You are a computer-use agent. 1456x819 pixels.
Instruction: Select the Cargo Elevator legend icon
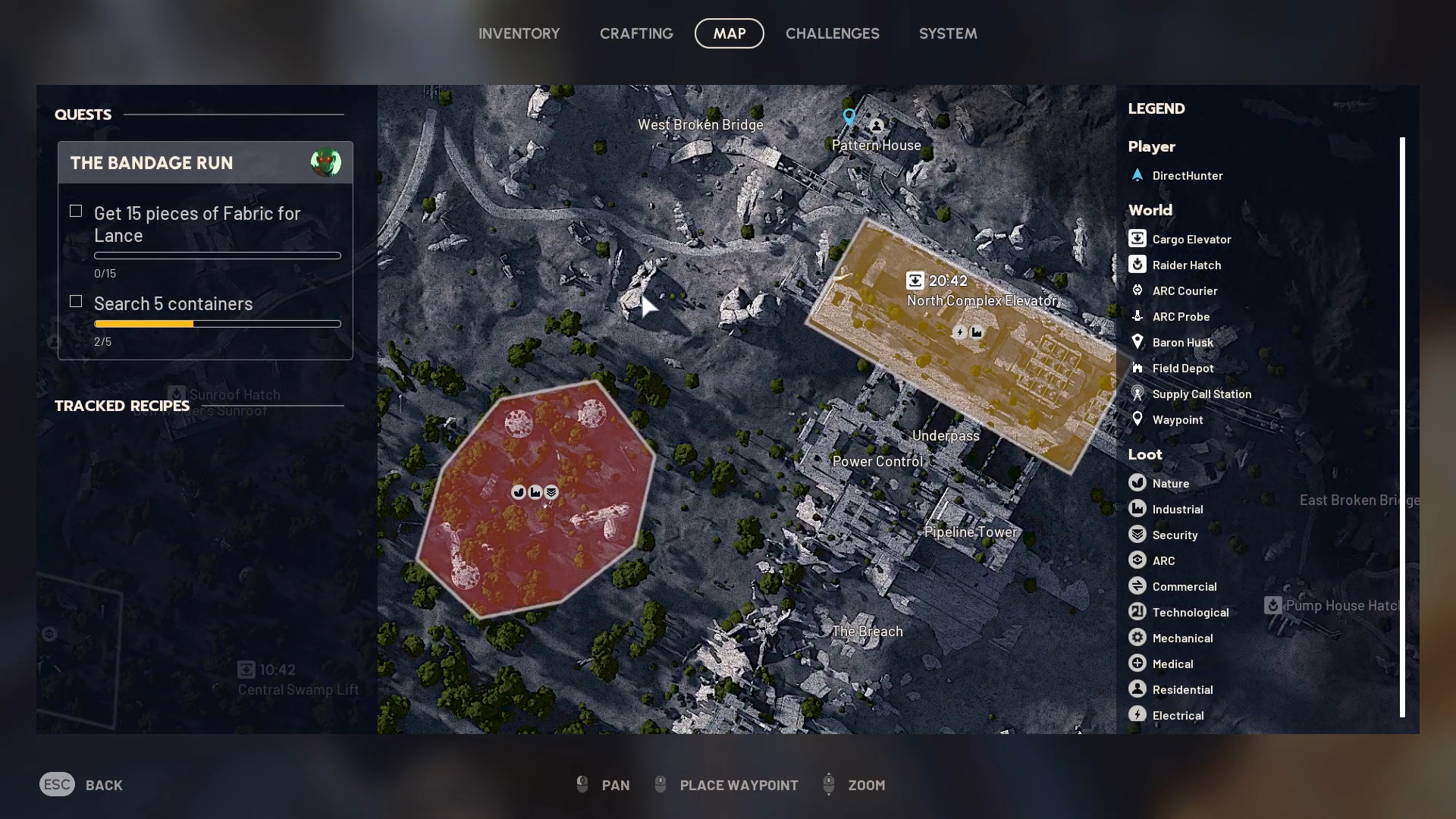click(1138, 238)
